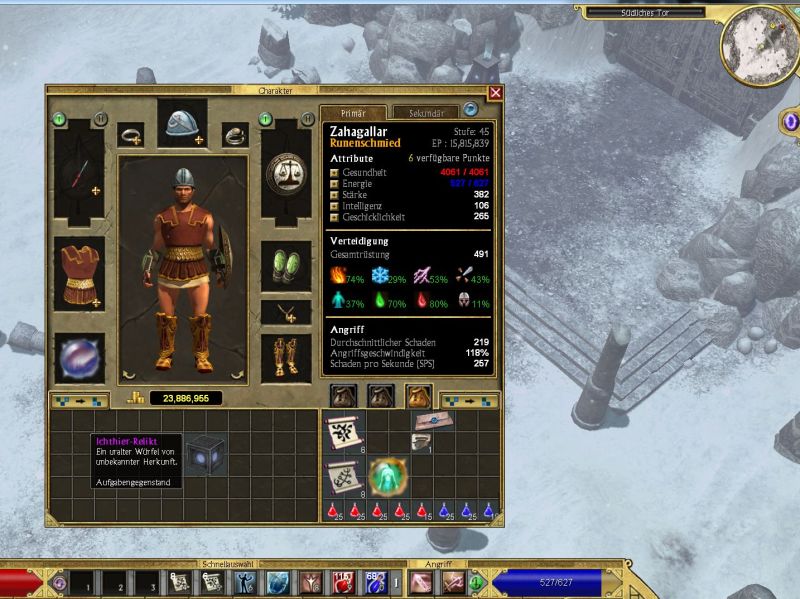Select the equipped helmet slot
This screenshot has height=599, width=800.
click(x=181, y=122)
